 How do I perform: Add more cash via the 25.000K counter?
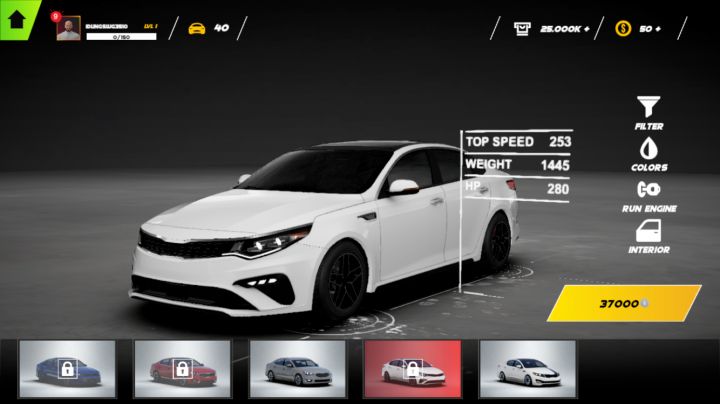[x=552, y=29]
